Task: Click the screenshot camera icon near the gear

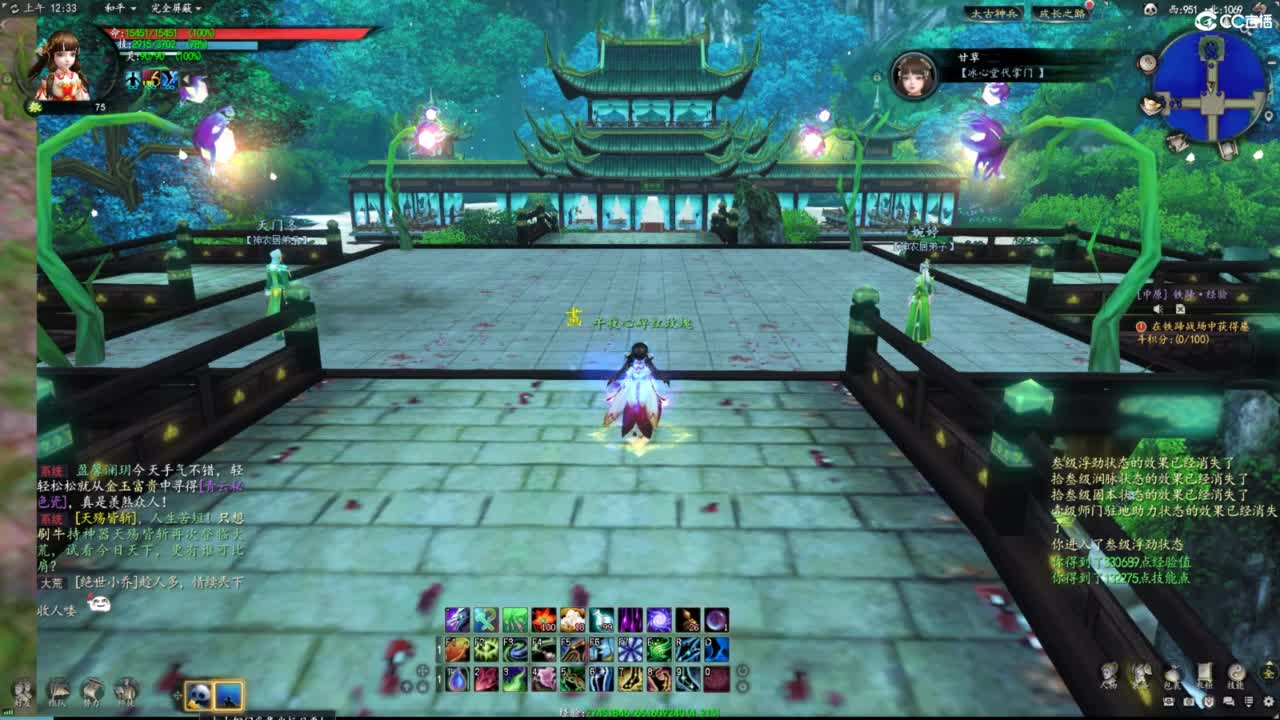Action: 1190,701
